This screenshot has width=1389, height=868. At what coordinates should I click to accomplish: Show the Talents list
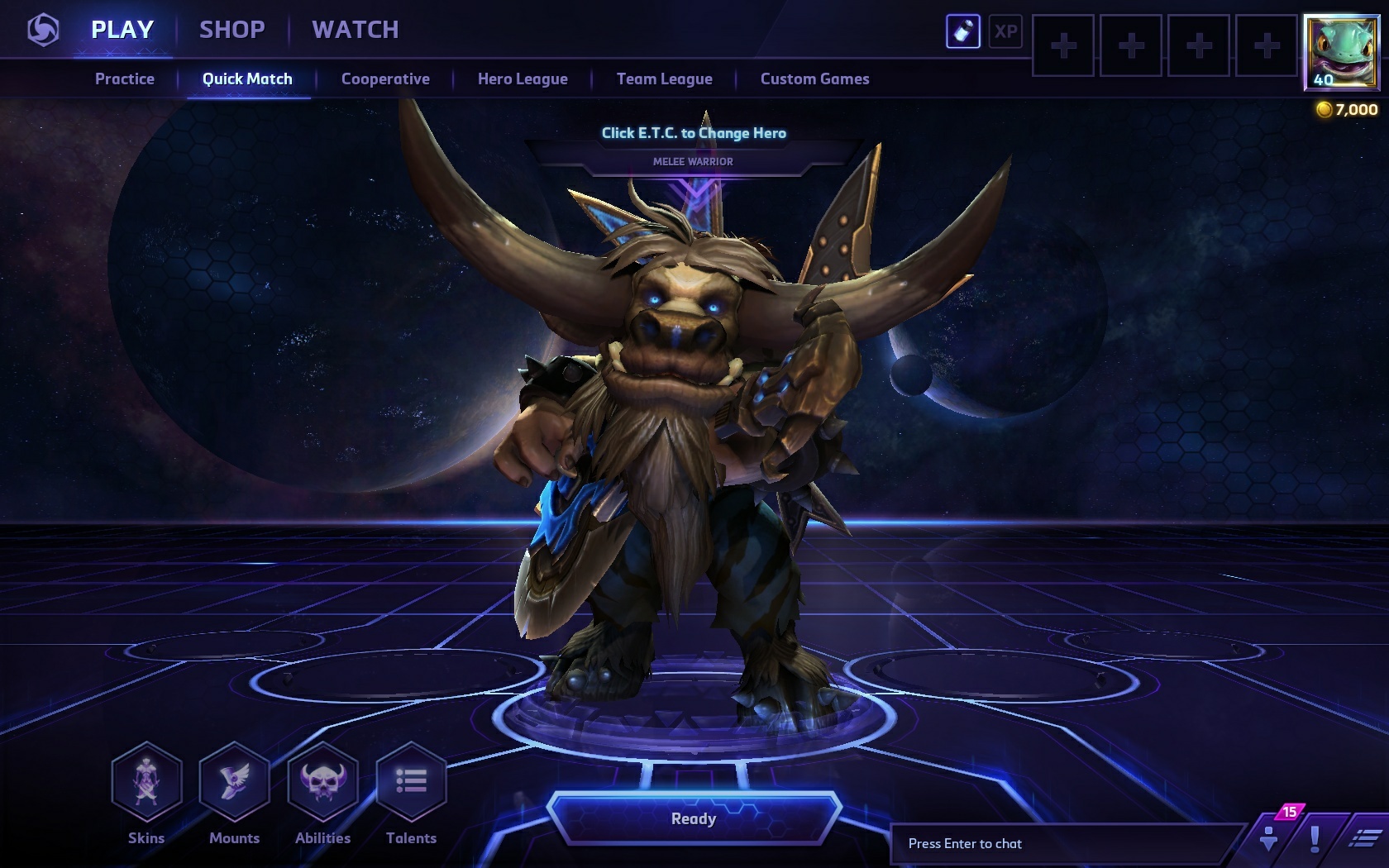coord(411,782)
